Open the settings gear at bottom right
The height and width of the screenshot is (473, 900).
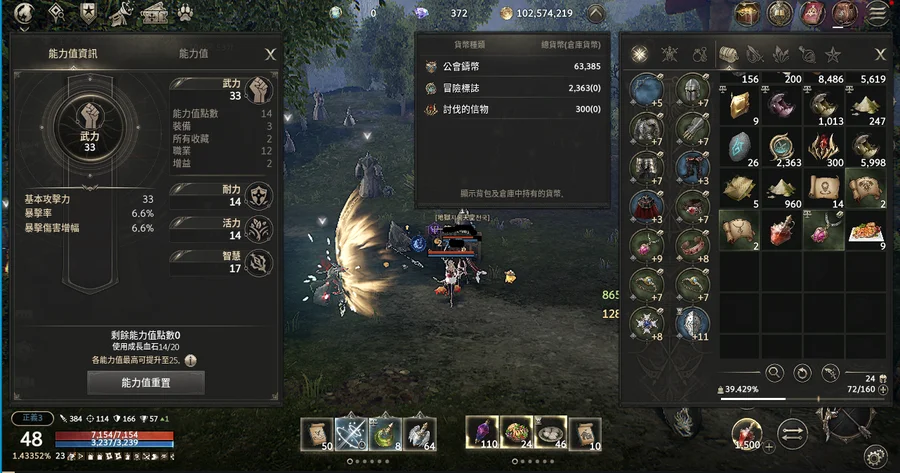pos(874,456)
